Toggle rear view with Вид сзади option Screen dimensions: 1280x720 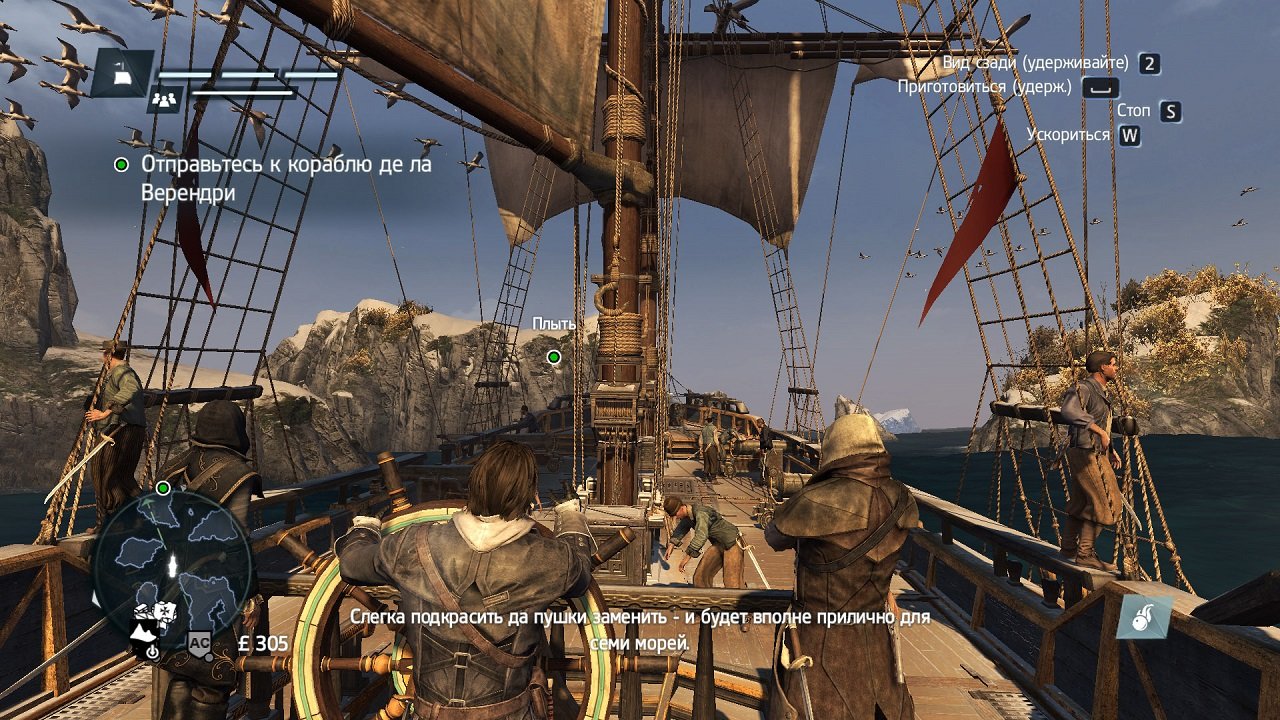click(x=1035, y=62)
